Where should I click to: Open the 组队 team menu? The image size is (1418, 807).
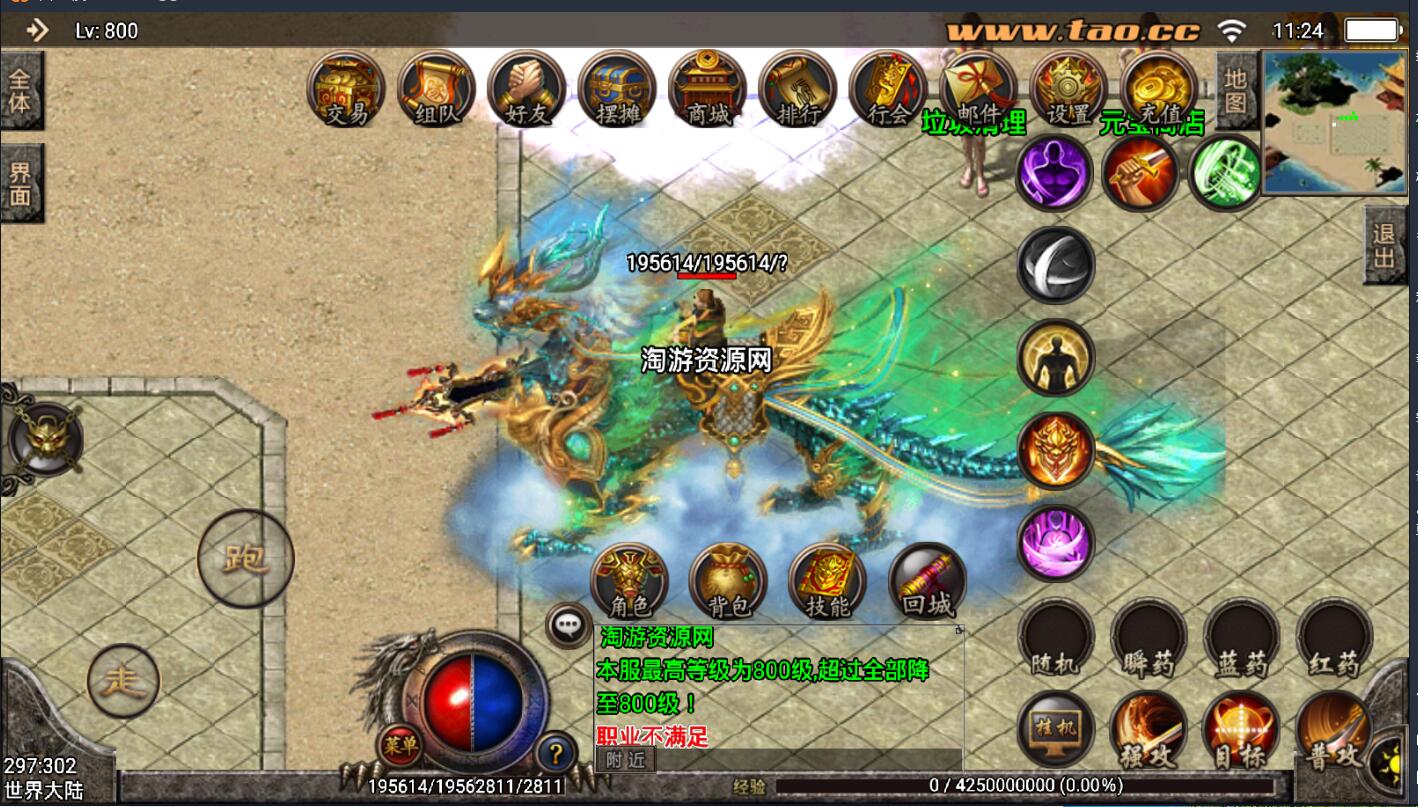pyautogui.click(x=436, y=88)
